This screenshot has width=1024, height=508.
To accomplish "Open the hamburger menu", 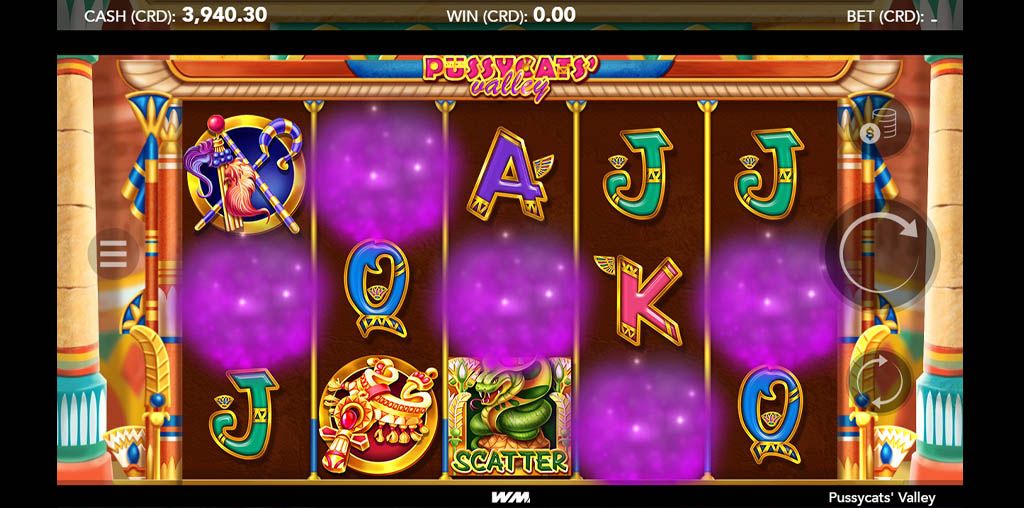I will (113, 254).
